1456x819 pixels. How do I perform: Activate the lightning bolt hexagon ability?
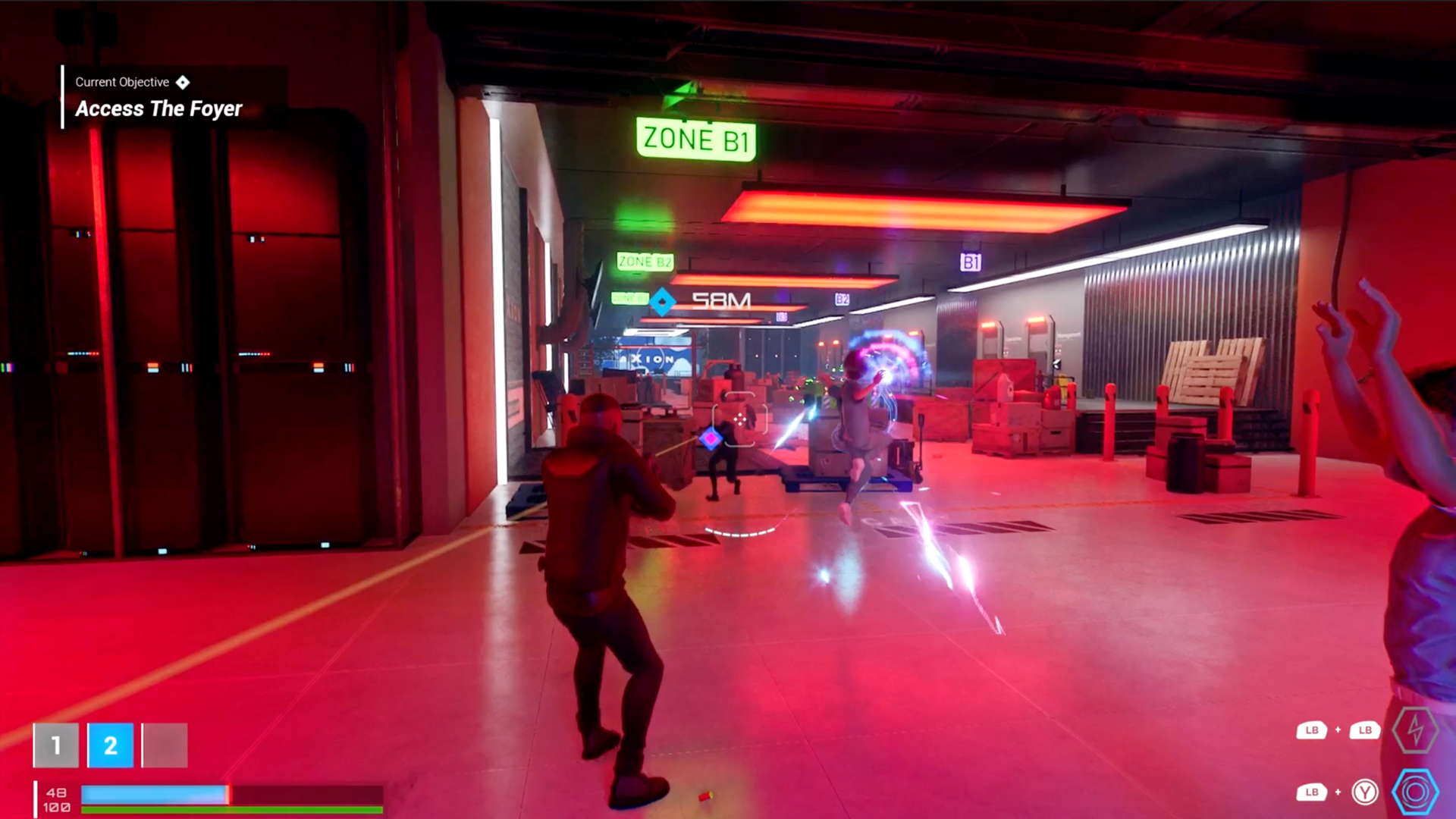pyautogui.click(x=1415, y=730)
